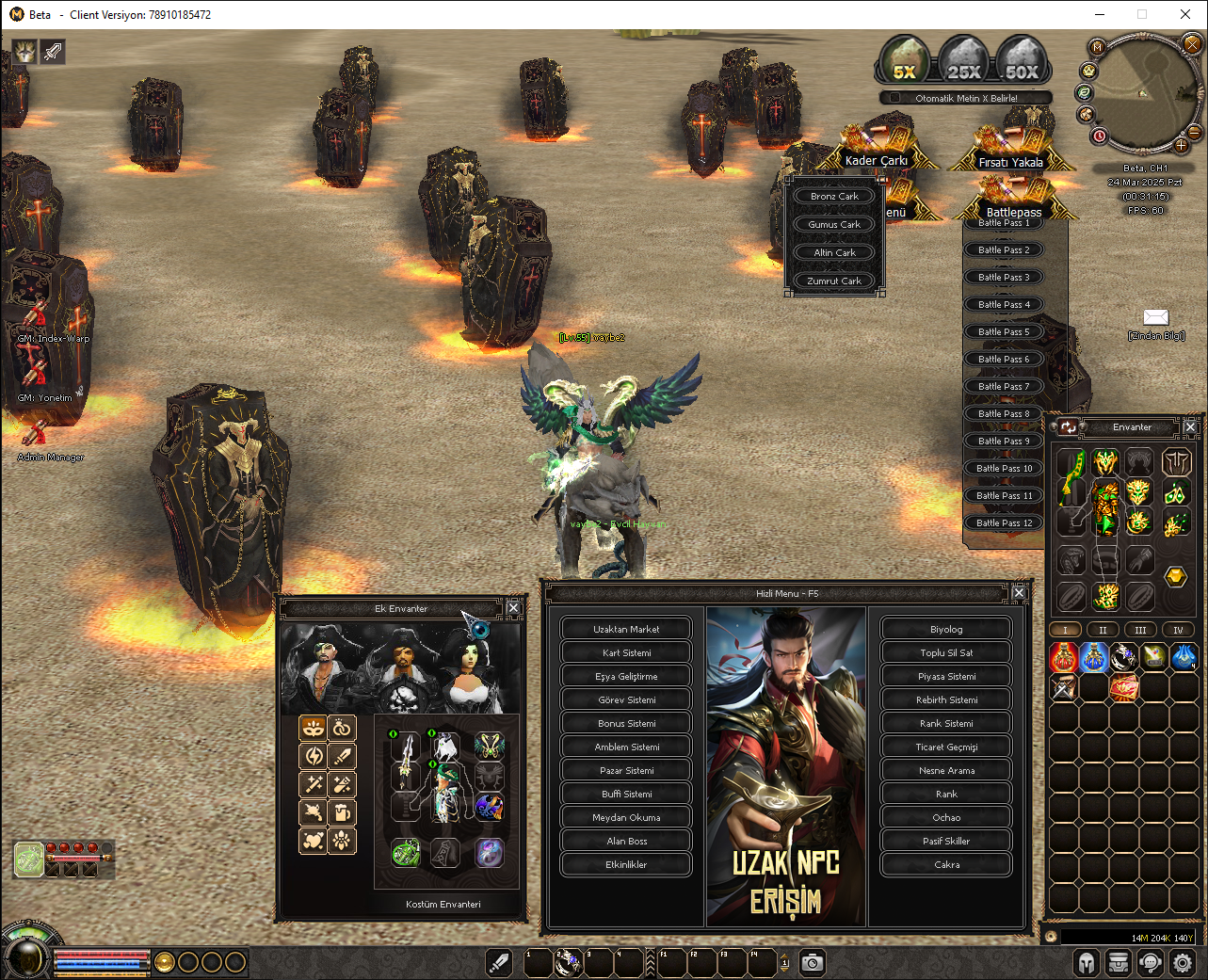Open the Uzaktan Market menu entry

click(626, 629)
